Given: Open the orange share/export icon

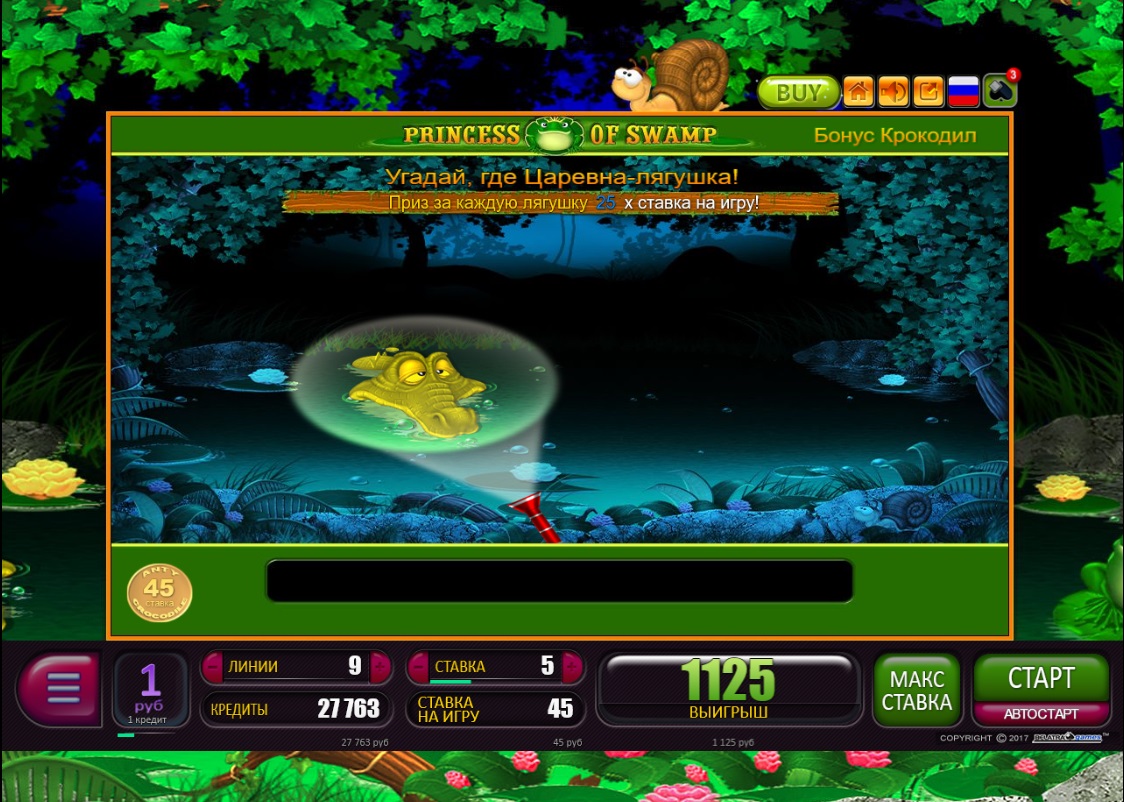Looking at the screenshot, I should [928, 92].
